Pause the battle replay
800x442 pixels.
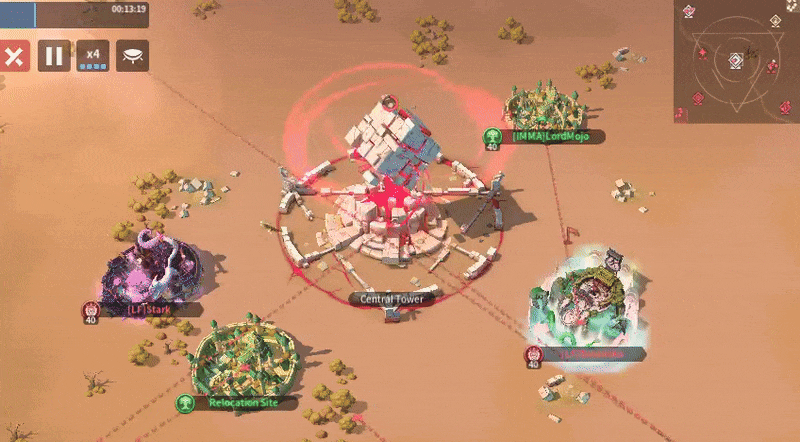tap(54, 56)
